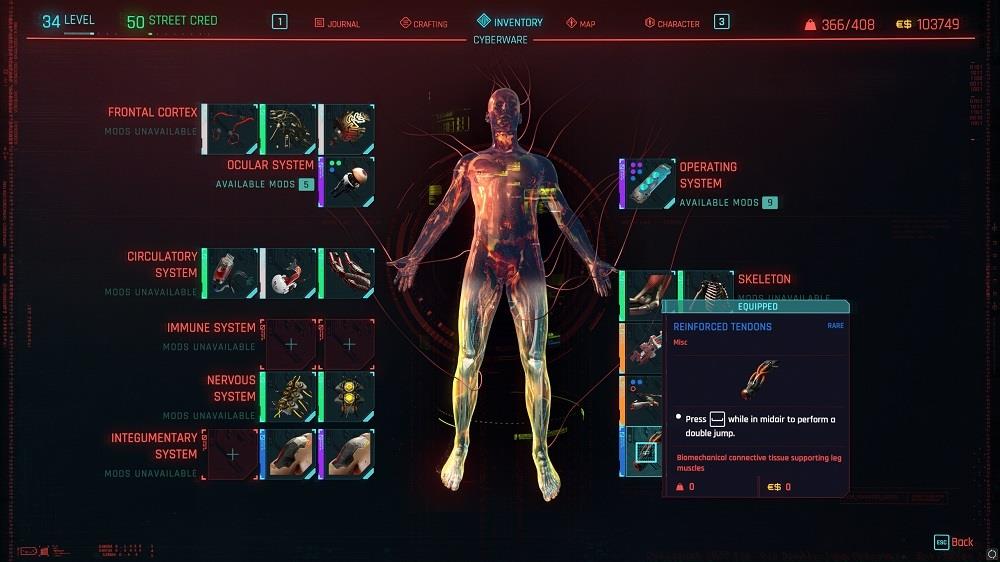Select the purple-rarity Integumentary System armor implant
Viewport: 1000px width, 562px height.
(x=348, y=454)
